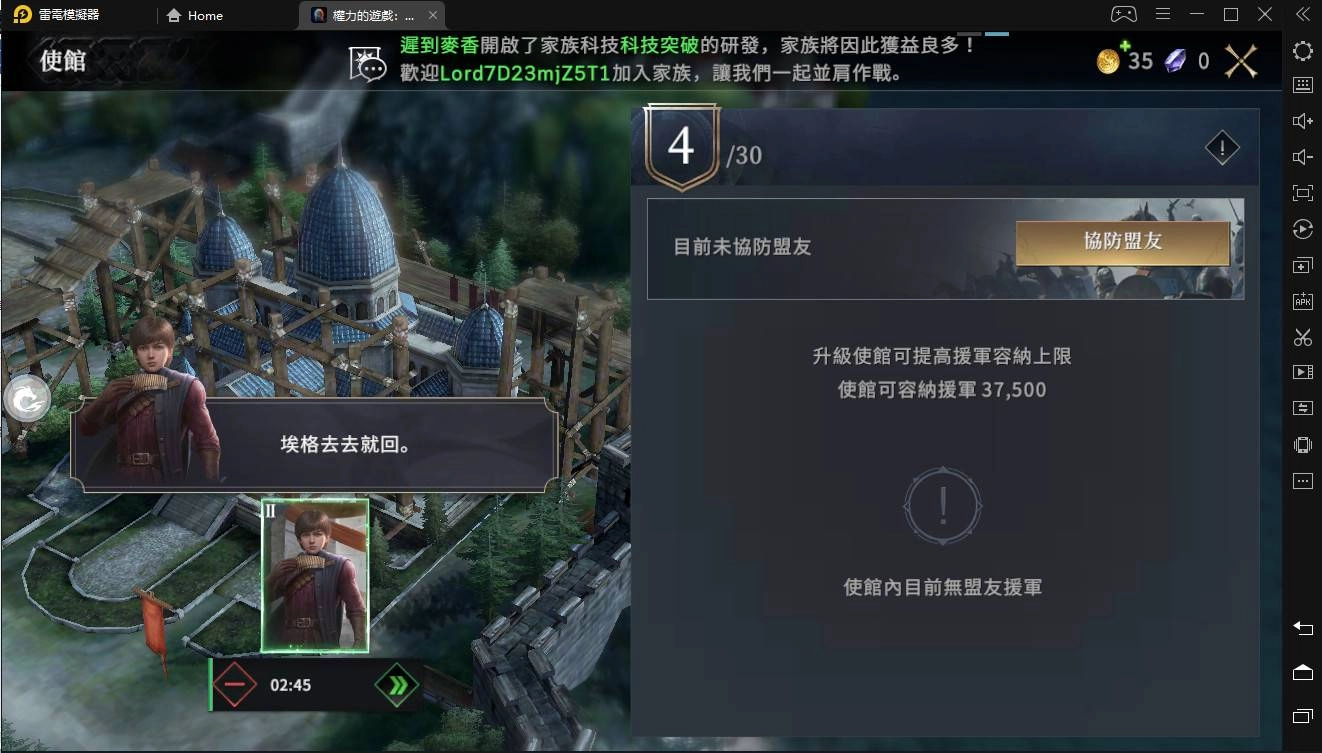Open gamepad settings in the title bar
The height and width of the screenshot is (753, 1322).
[x=1125, y=14]
